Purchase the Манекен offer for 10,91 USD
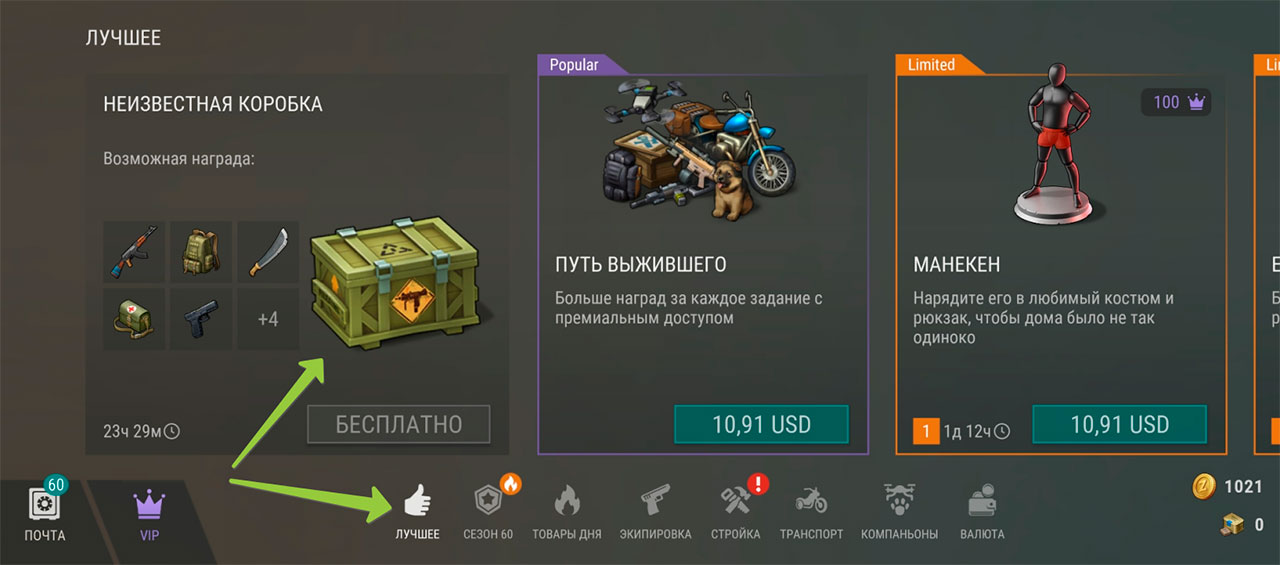The height and width of the screenshot is (565, 1280). click(x=1119, y=424)
